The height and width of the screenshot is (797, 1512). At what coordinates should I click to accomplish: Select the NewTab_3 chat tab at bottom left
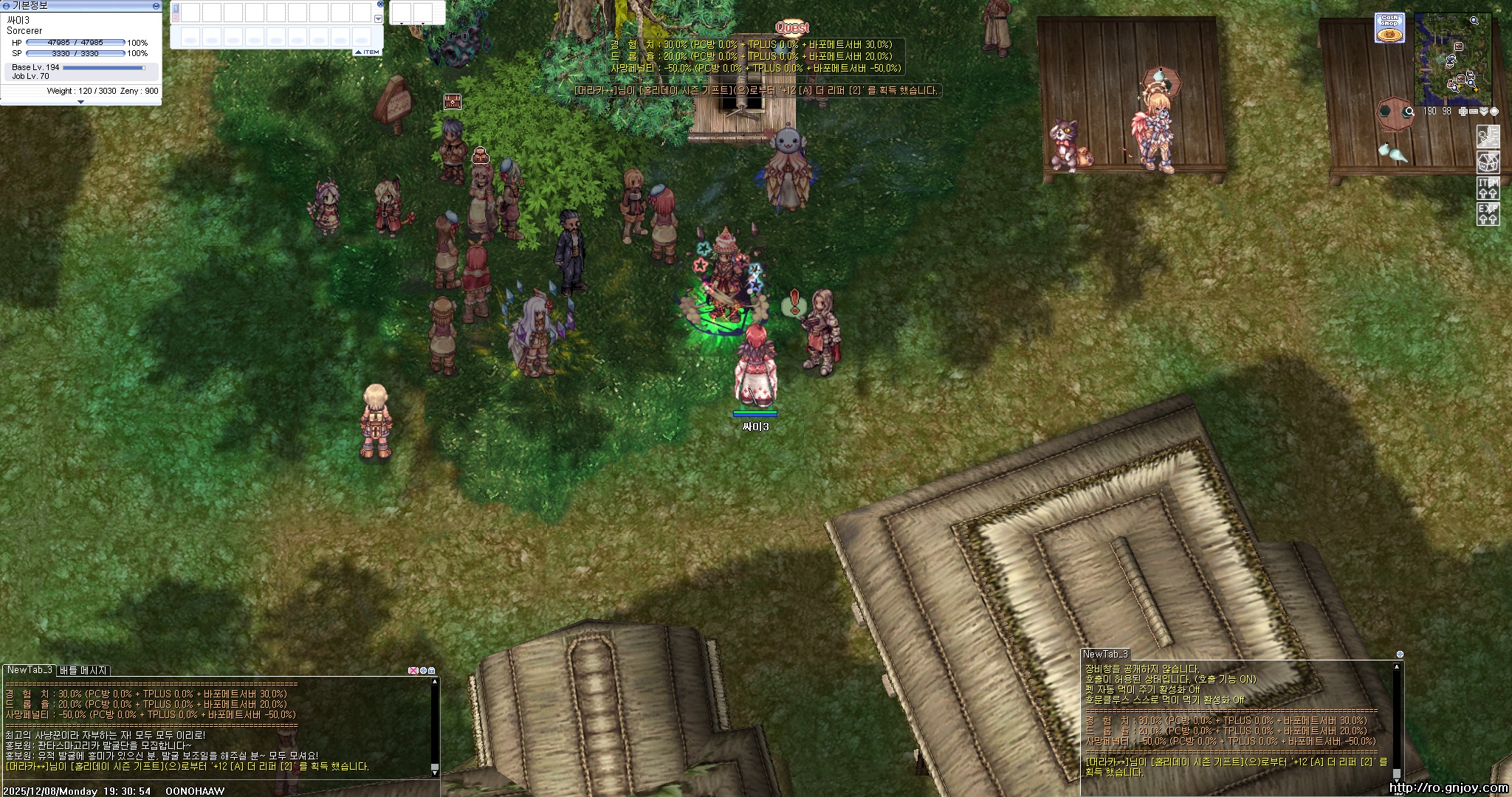(30, 670)
